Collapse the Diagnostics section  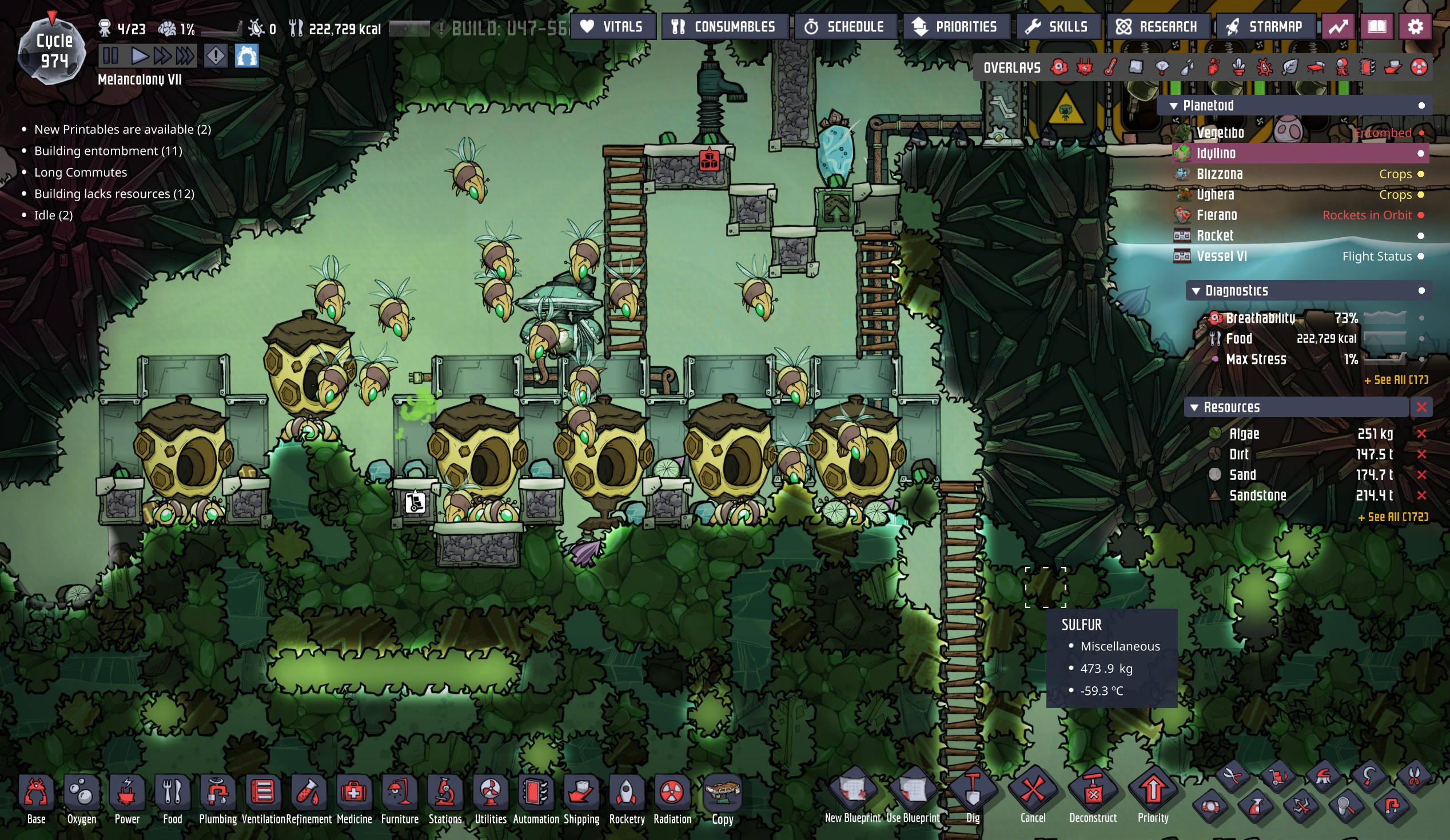click(x=1196, y=291)
